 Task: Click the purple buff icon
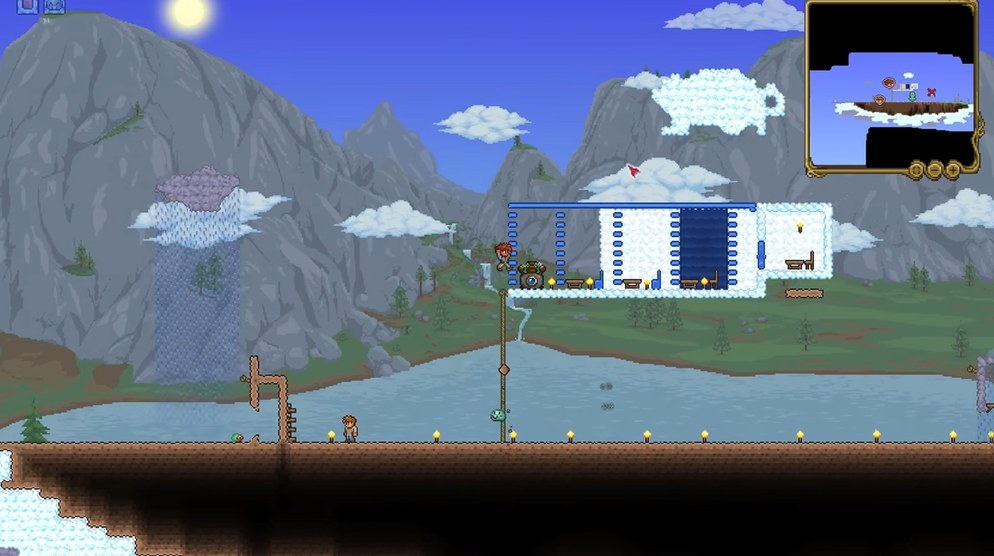27,5
